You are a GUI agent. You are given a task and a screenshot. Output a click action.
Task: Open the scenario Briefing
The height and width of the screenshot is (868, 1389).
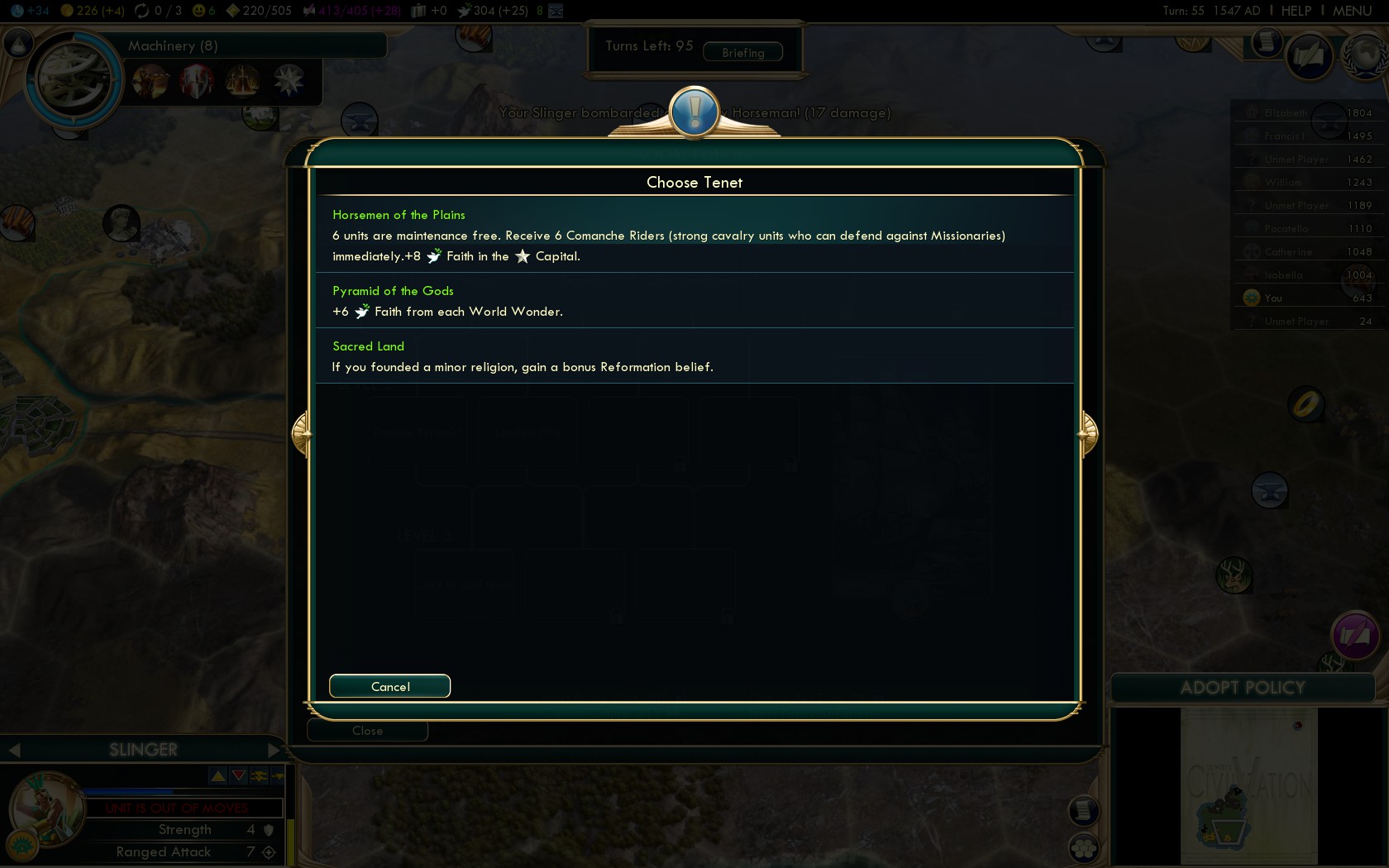742,52
